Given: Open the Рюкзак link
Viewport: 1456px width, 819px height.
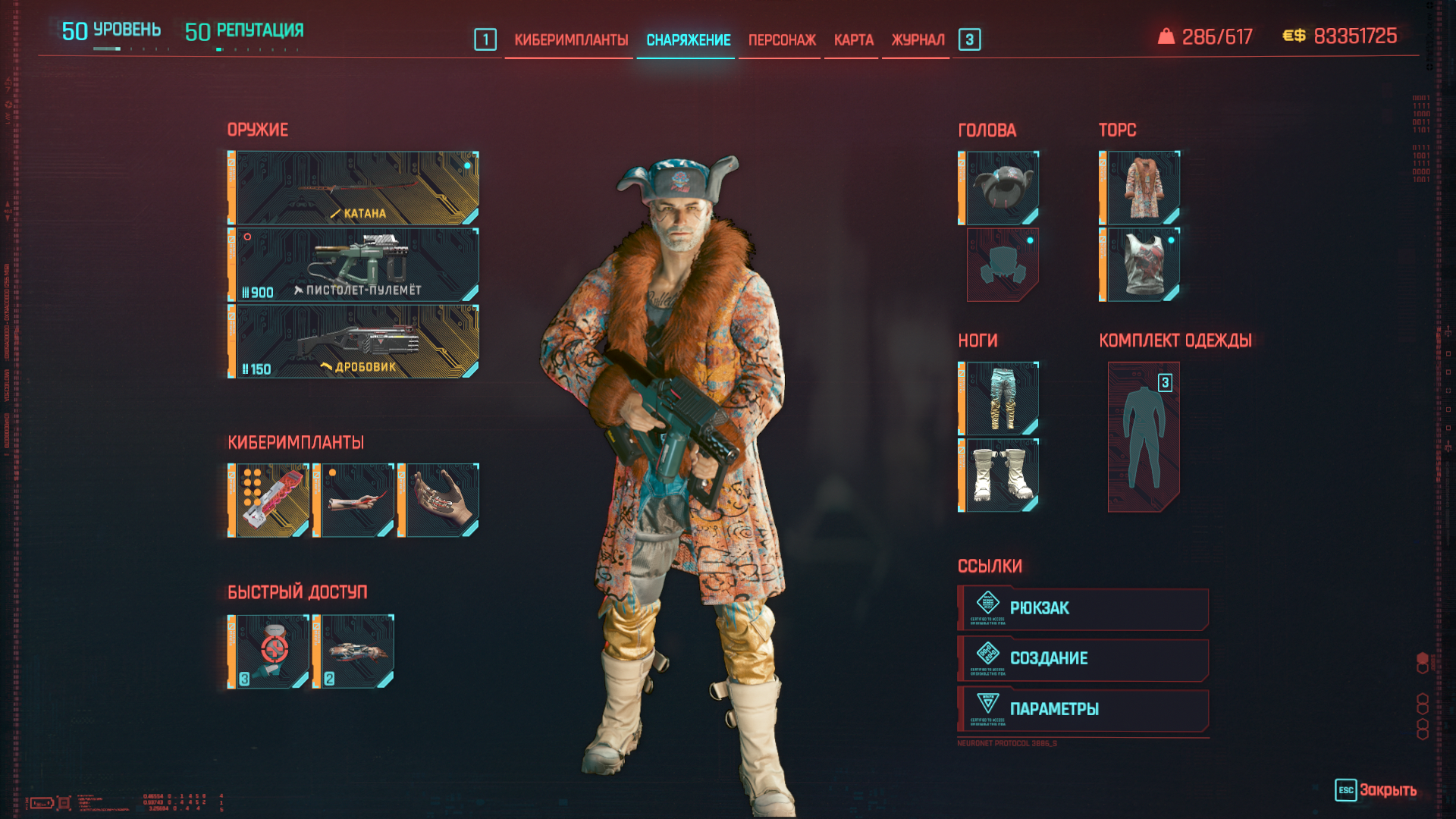Looking at the screenshot, I should (1083, 608).
